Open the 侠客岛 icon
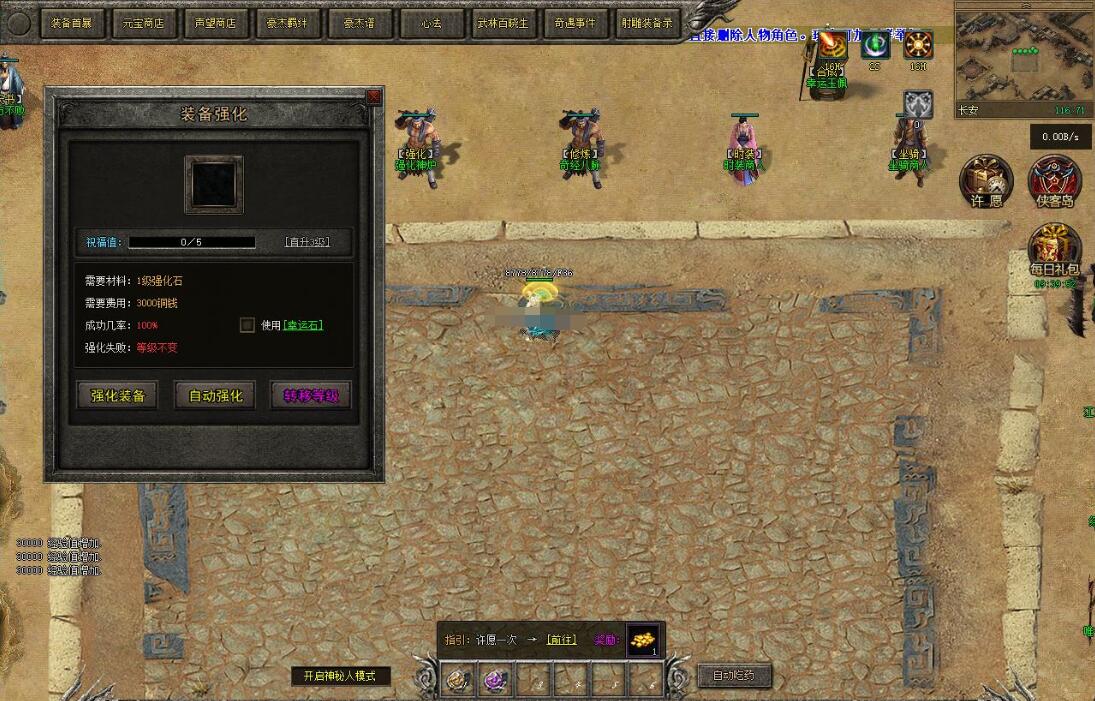Viewport: 1095px width, 701px height. coord(1055,182)
